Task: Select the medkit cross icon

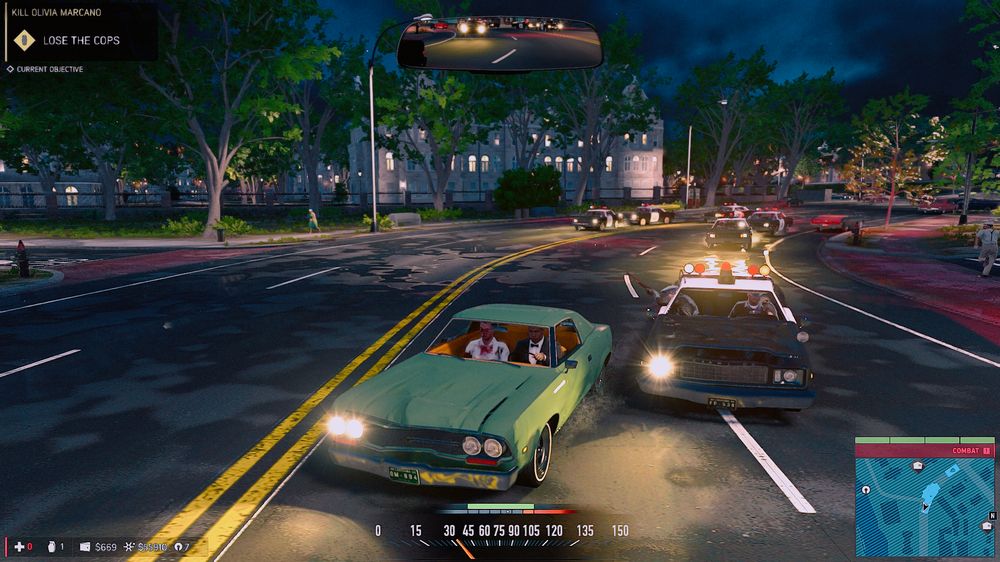Action: coord(18,546)
